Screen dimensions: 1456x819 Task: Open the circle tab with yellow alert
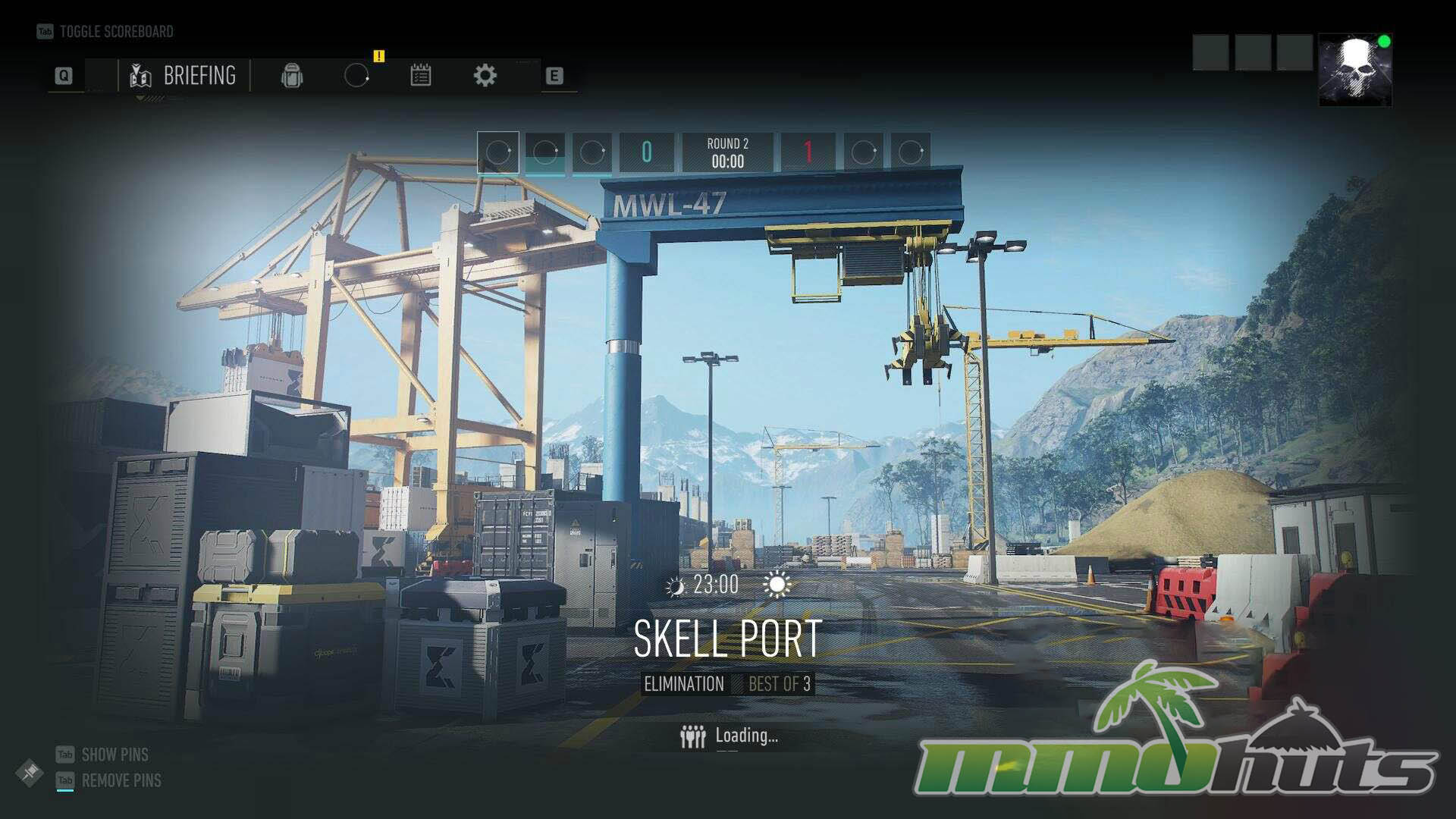[x=356, y=76]
